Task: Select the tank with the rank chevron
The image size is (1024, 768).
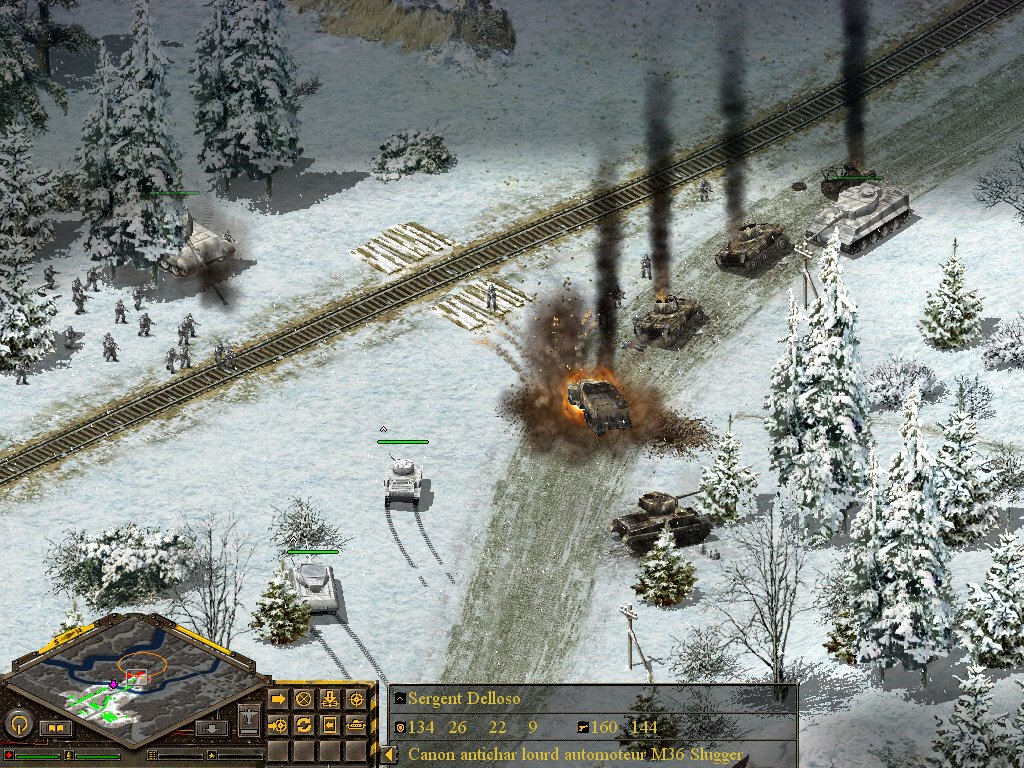Action: (x=402, y=478)
